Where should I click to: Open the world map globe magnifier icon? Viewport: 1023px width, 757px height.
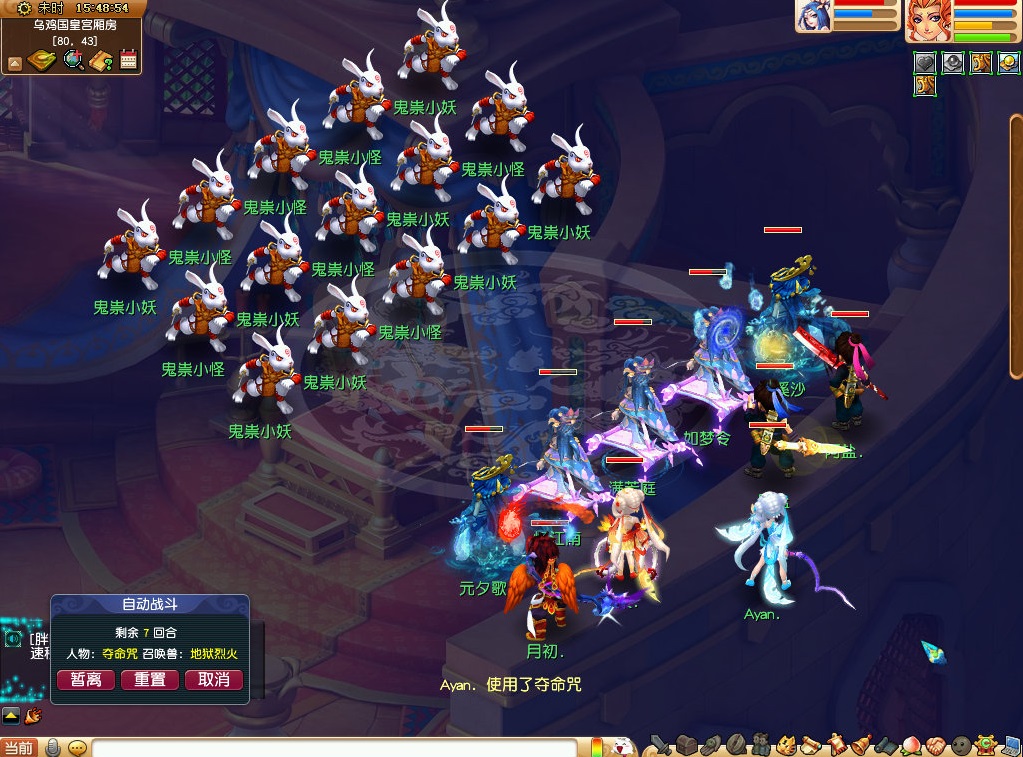(x=73, y=60)
